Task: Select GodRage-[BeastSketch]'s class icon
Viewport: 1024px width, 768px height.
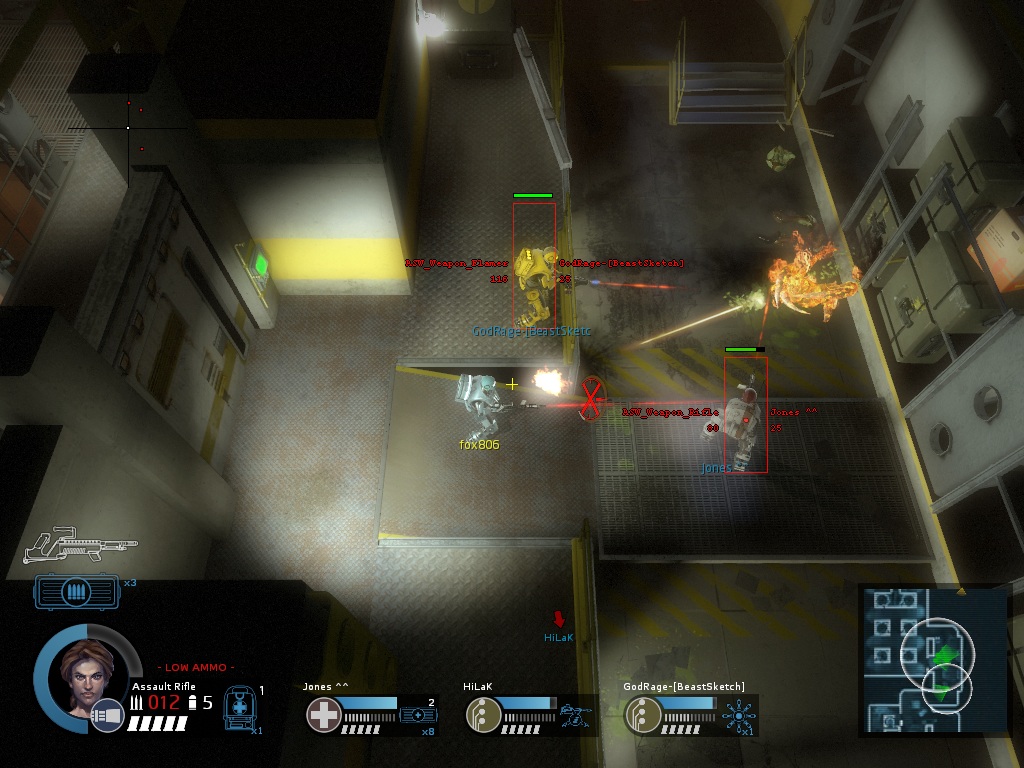Action: pos(643,715)
